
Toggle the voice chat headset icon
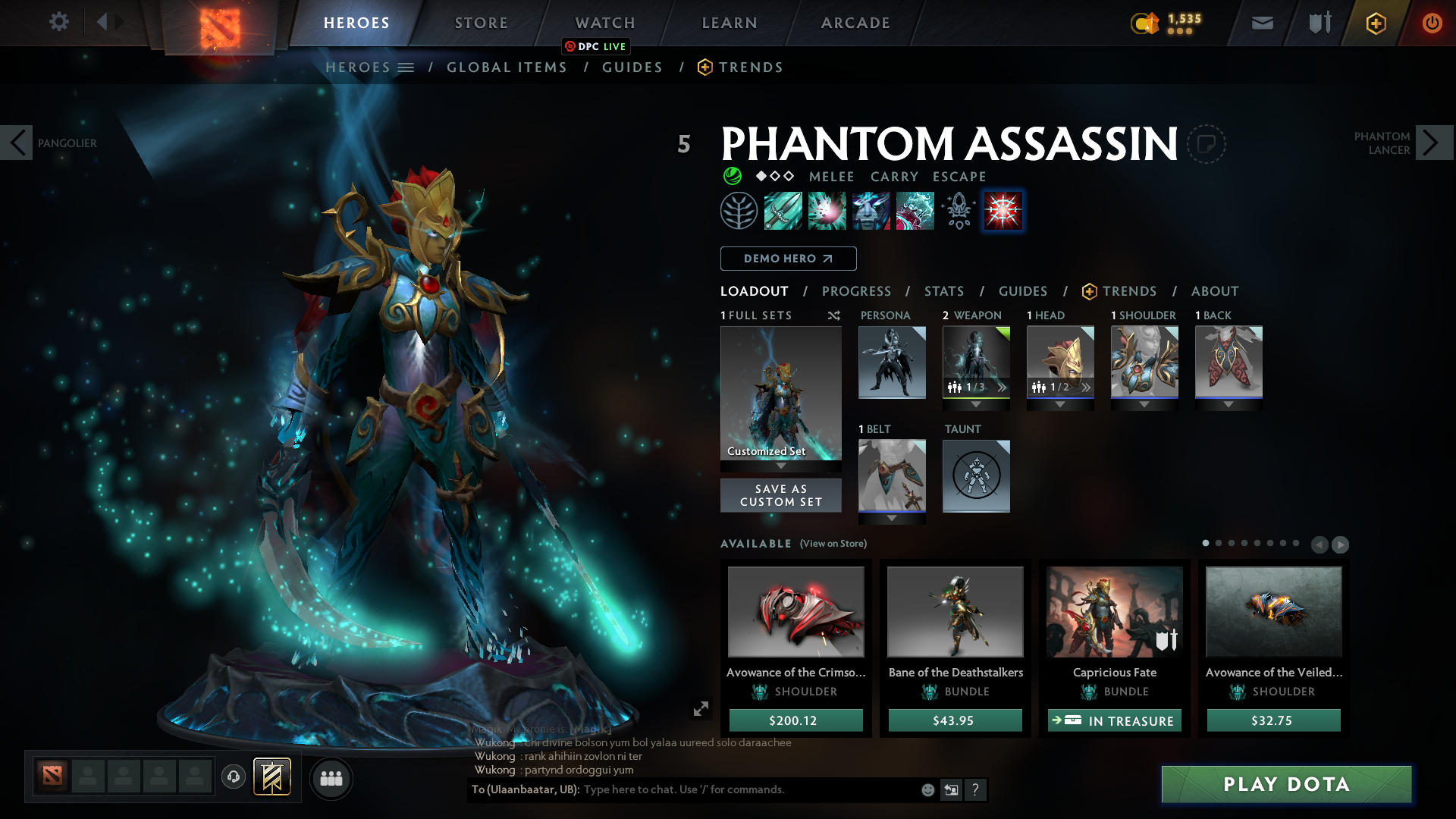tap(233, 778)
